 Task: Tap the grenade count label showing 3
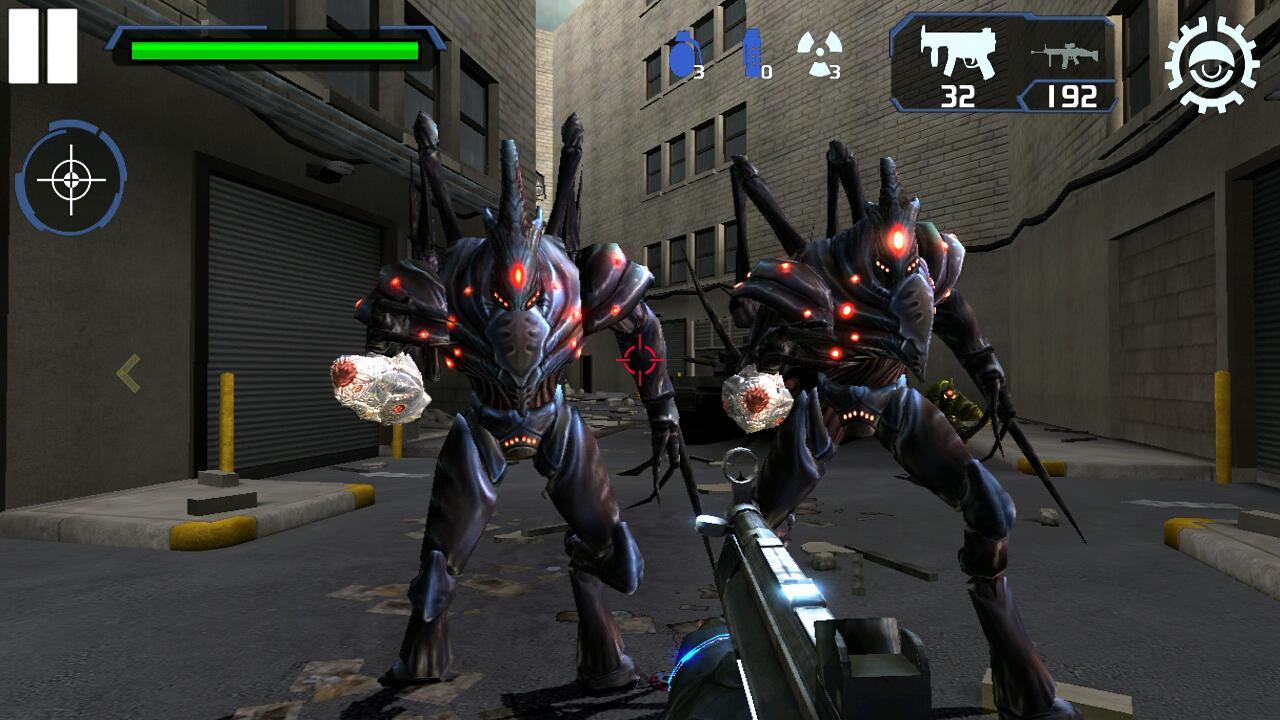click(x=700, y=70)
